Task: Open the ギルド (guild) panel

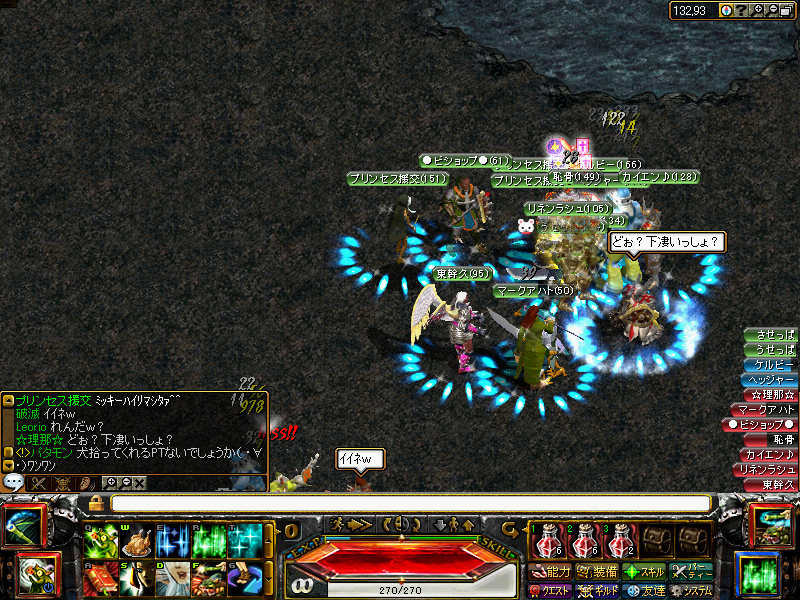Action: (597, 591)
